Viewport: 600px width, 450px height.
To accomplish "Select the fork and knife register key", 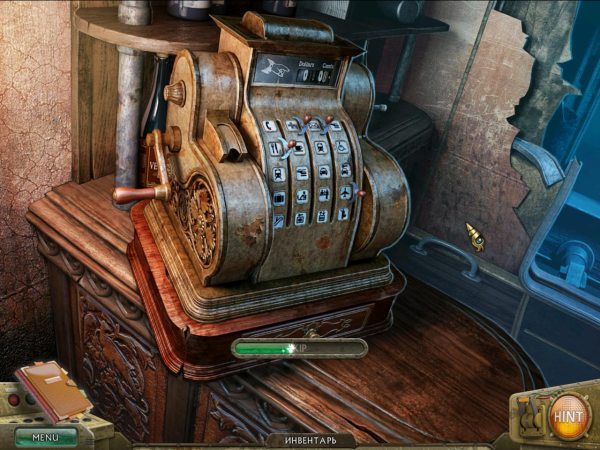I will [275, 148].
